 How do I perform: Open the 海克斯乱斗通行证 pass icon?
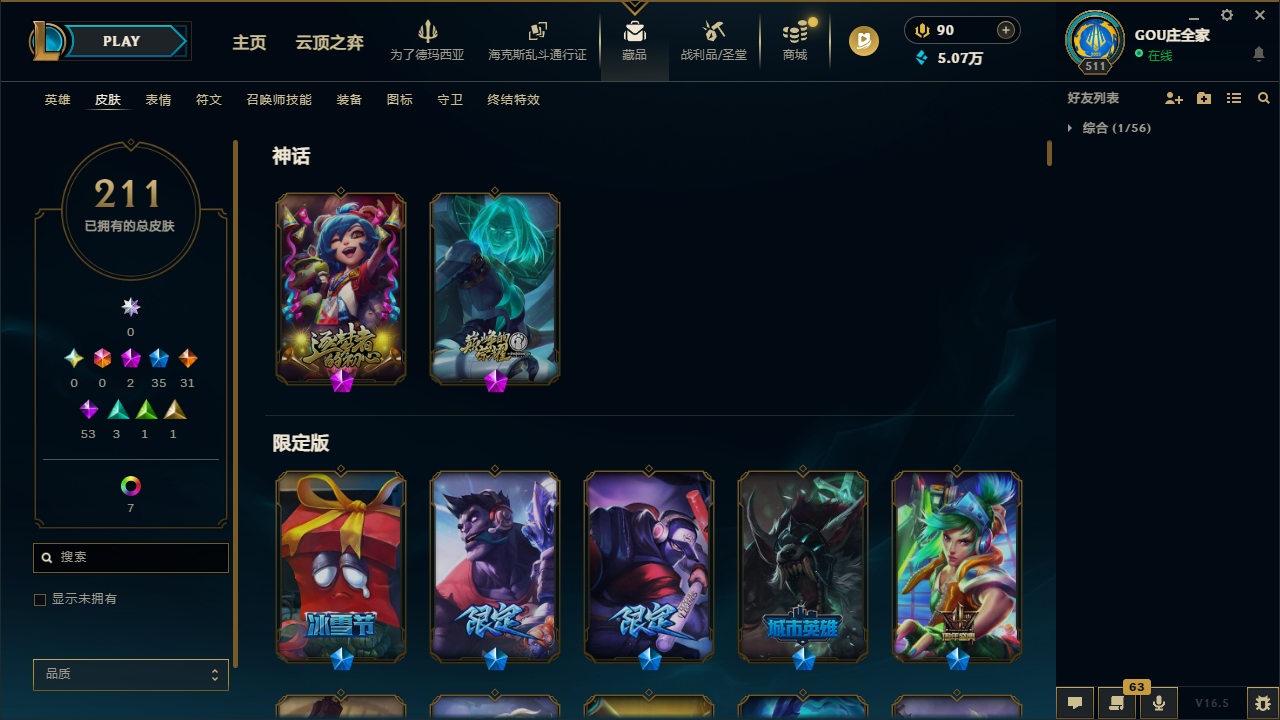[537, 40]
